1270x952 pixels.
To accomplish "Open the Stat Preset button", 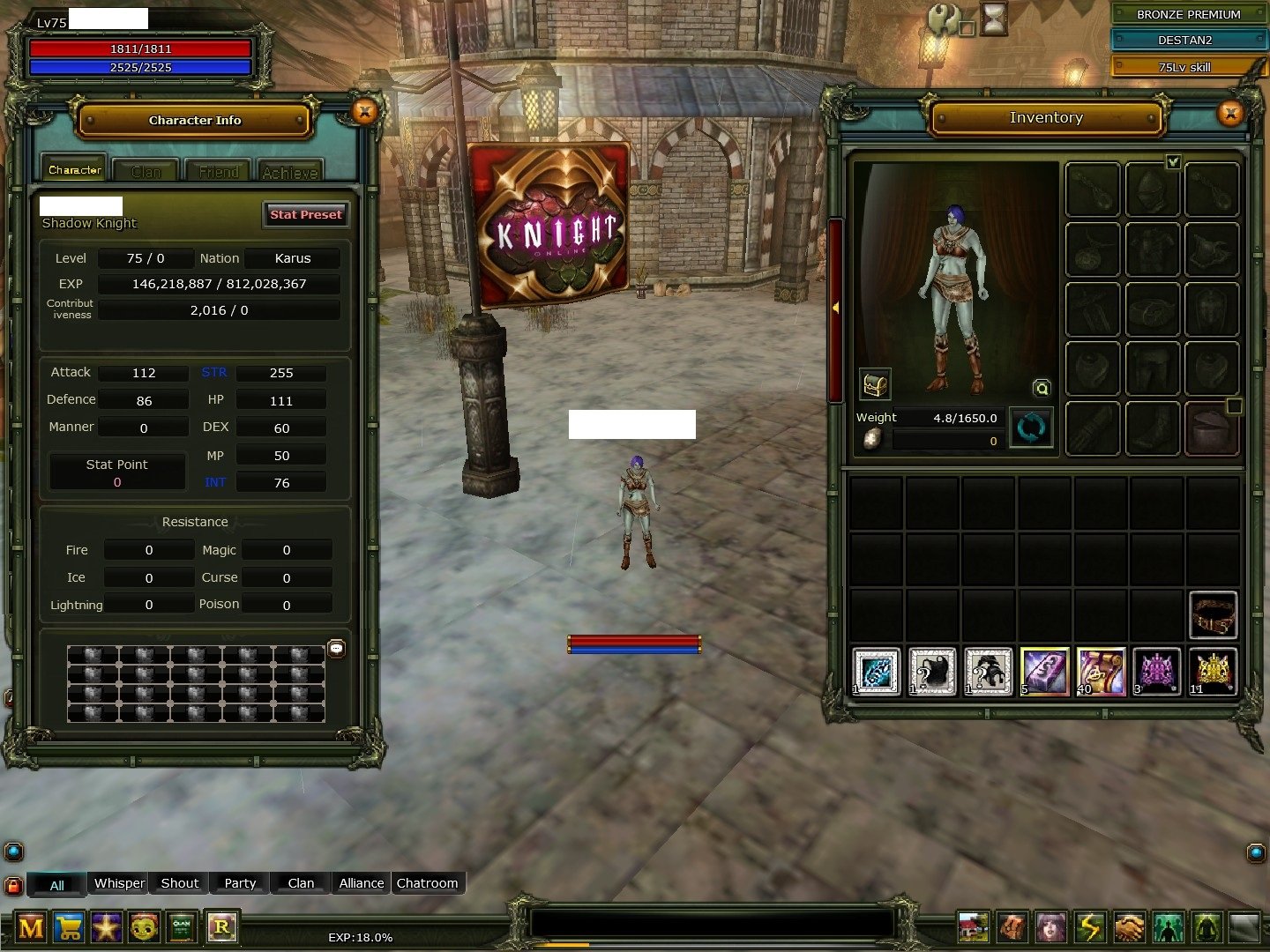I will click(305, 214).
